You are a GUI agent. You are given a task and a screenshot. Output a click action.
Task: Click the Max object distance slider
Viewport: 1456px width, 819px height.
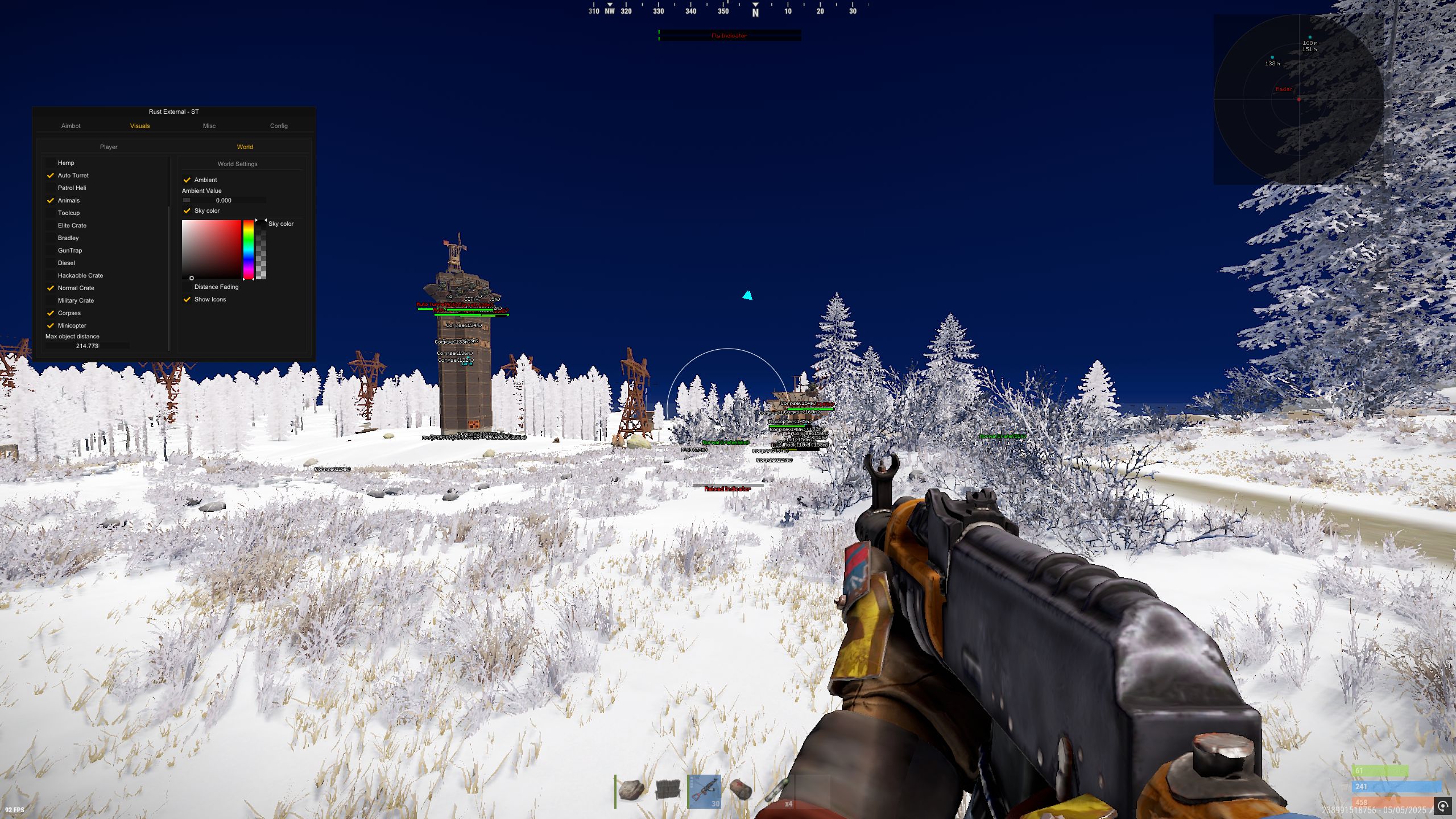click(x=88, y=346)
